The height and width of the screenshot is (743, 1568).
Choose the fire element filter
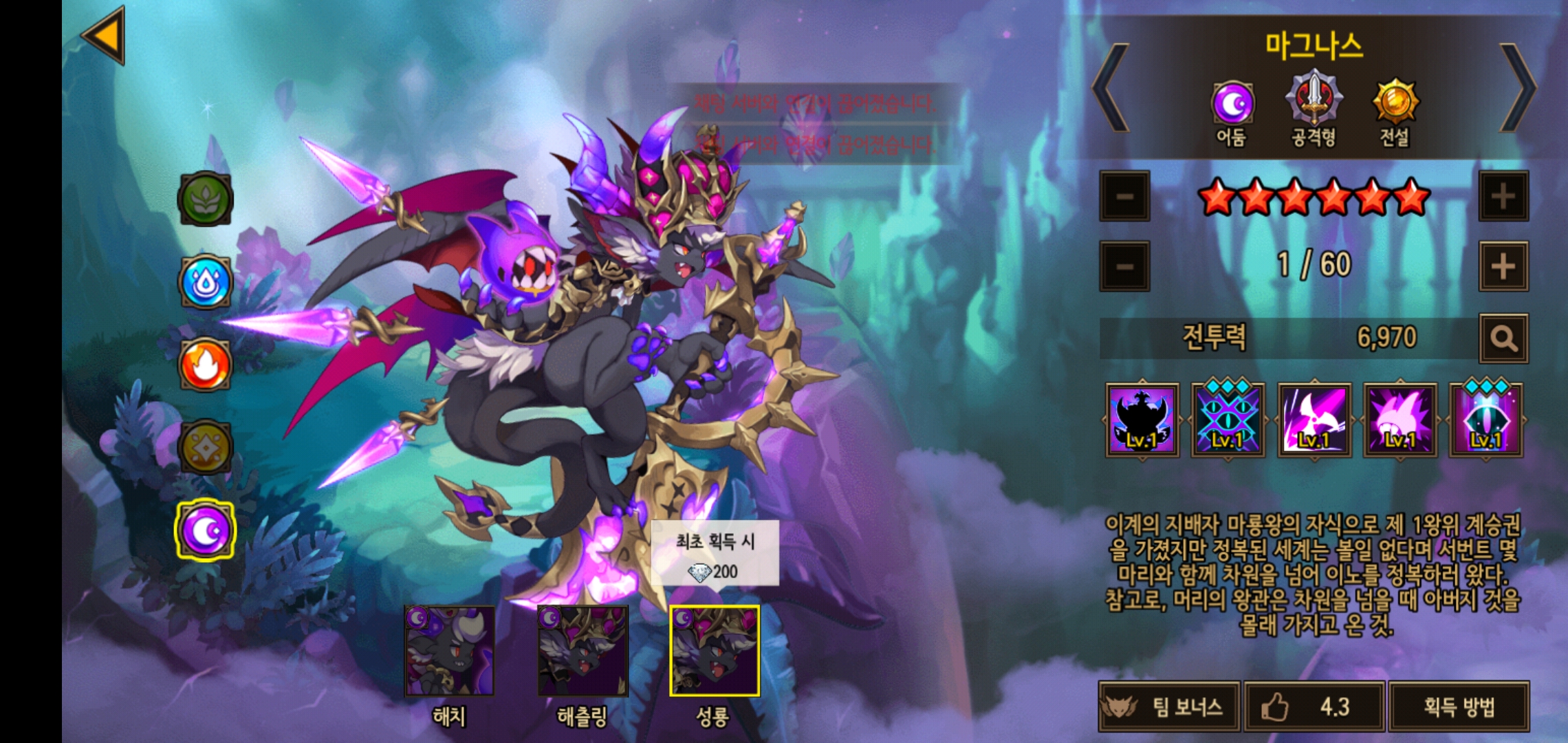pyautogui.click(x=205, y=365)
